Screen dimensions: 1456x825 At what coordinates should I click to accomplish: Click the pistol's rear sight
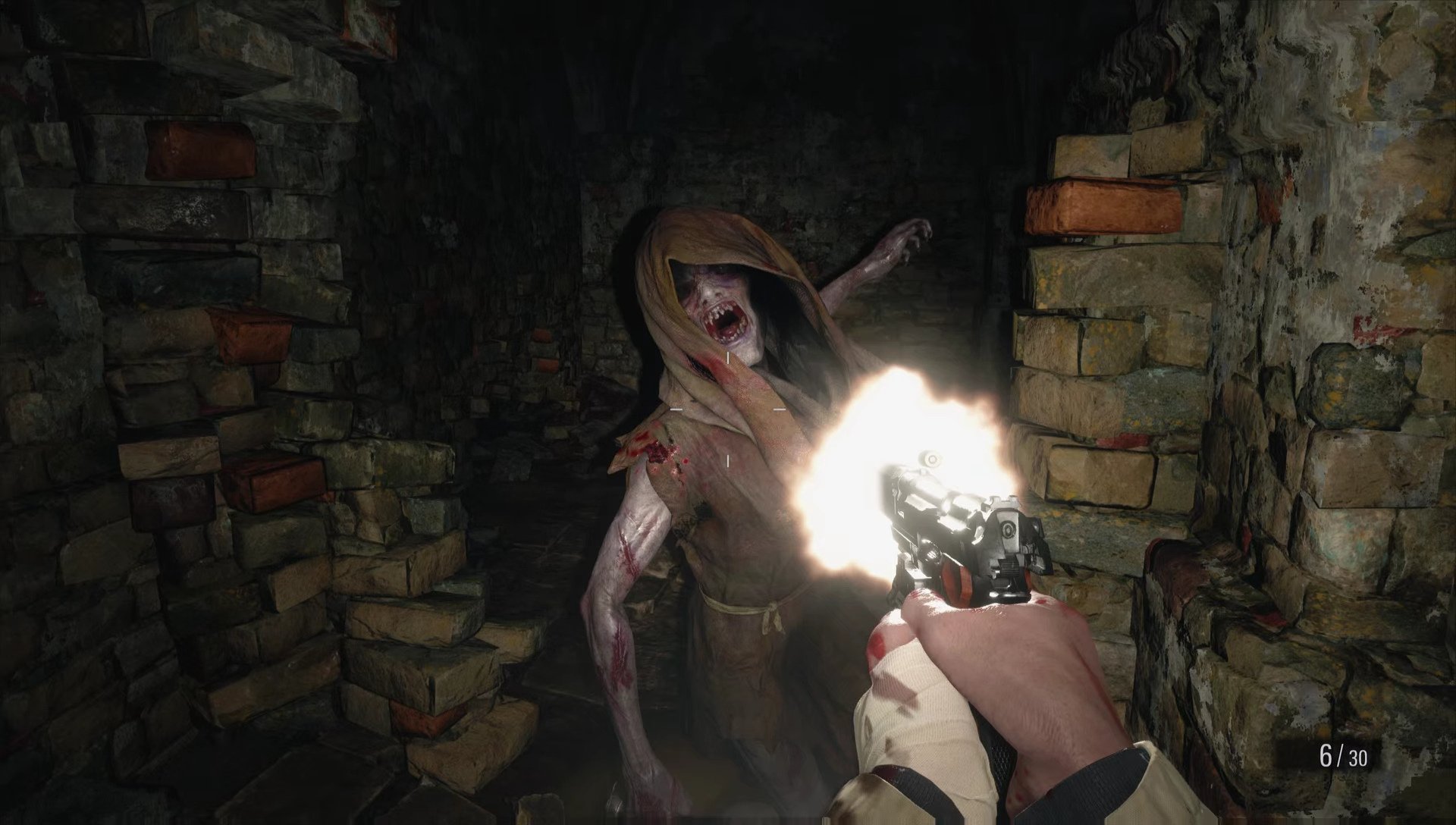1004,500
